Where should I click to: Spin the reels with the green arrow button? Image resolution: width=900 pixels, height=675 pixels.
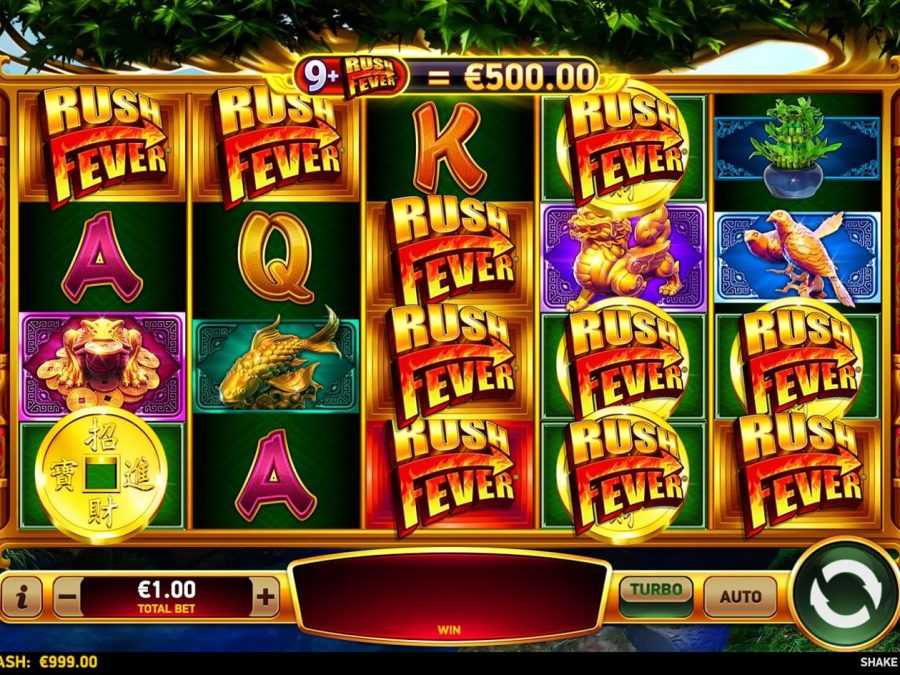[x=841, y=594]
